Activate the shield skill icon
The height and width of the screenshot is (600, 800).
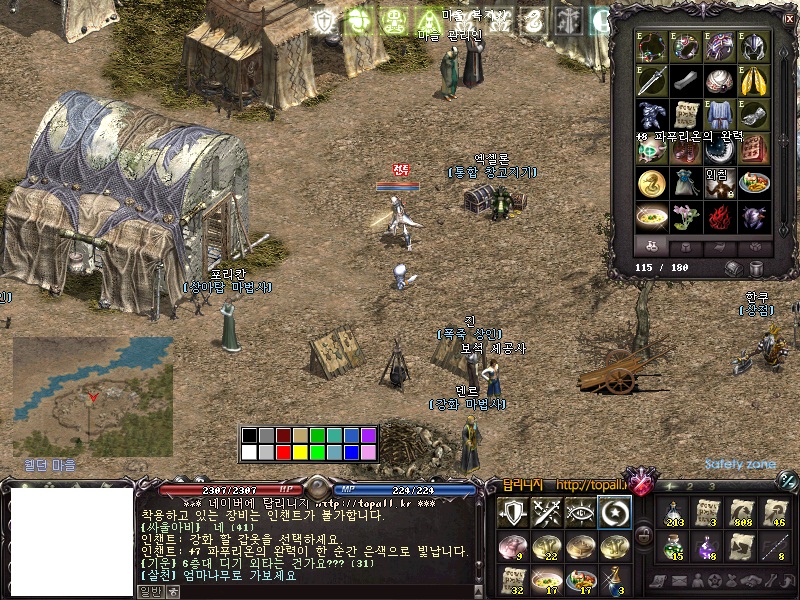[x=513, y=512]
